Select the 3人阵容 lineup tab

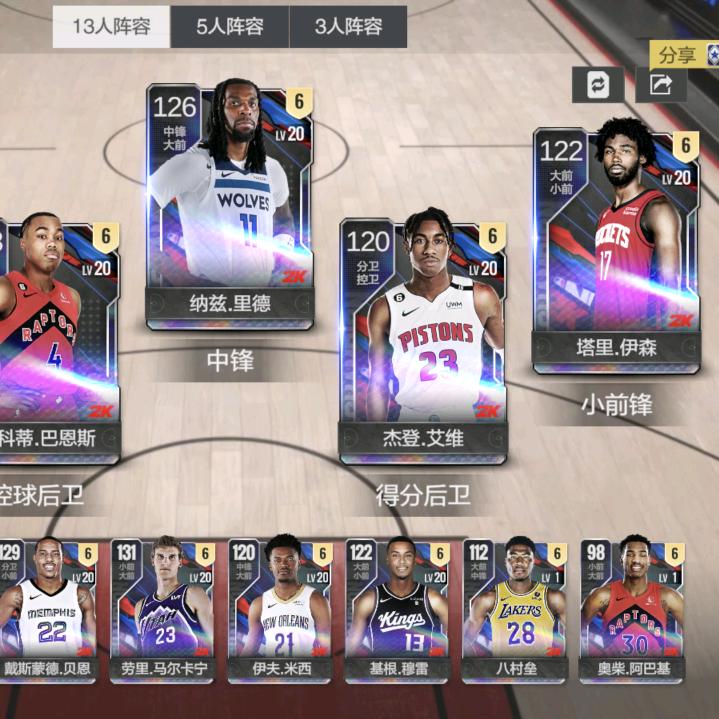point(348,27)
